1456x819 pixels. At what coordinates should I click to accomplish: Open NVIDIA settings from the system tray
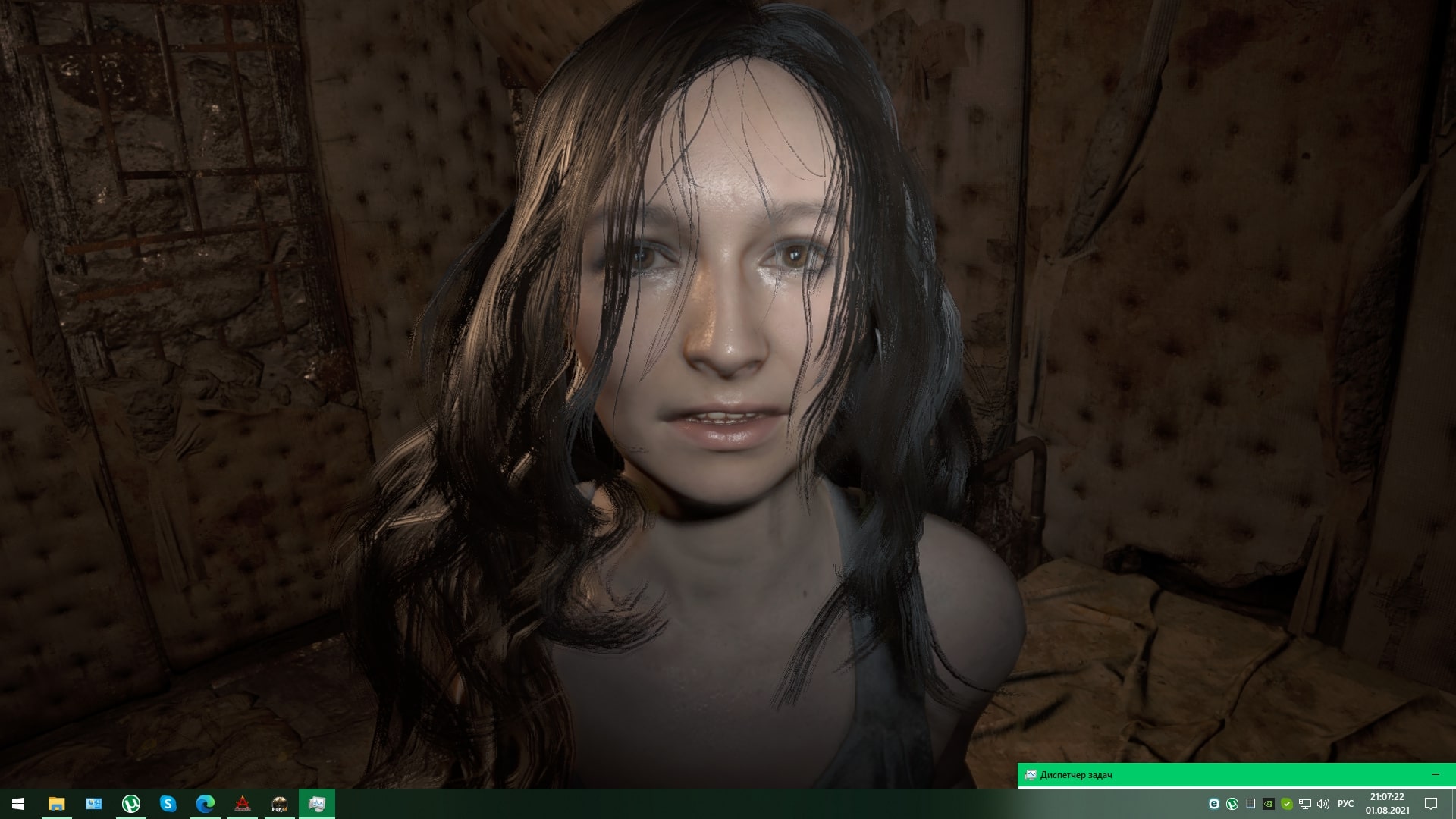[x=1268, y=804]
